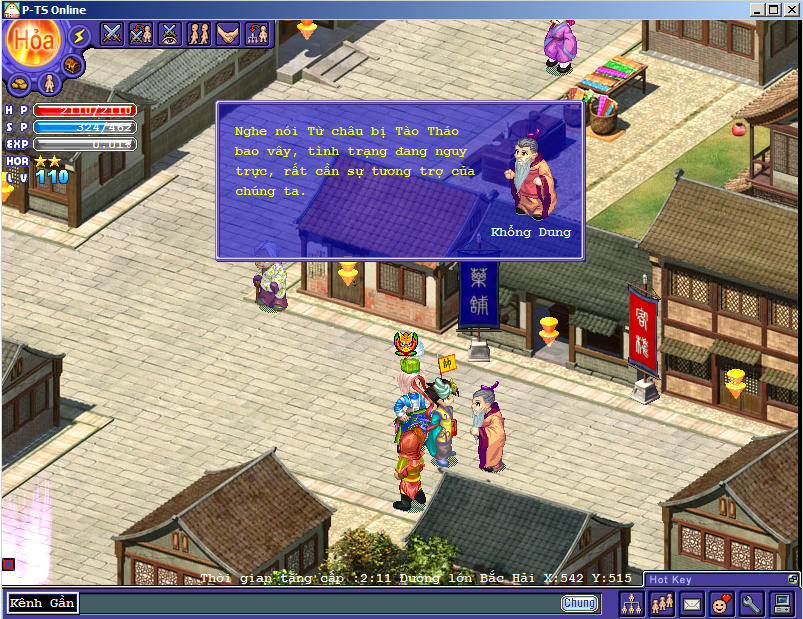Open the computer system icon
803x619 pixels.
(x=782, y=603)
